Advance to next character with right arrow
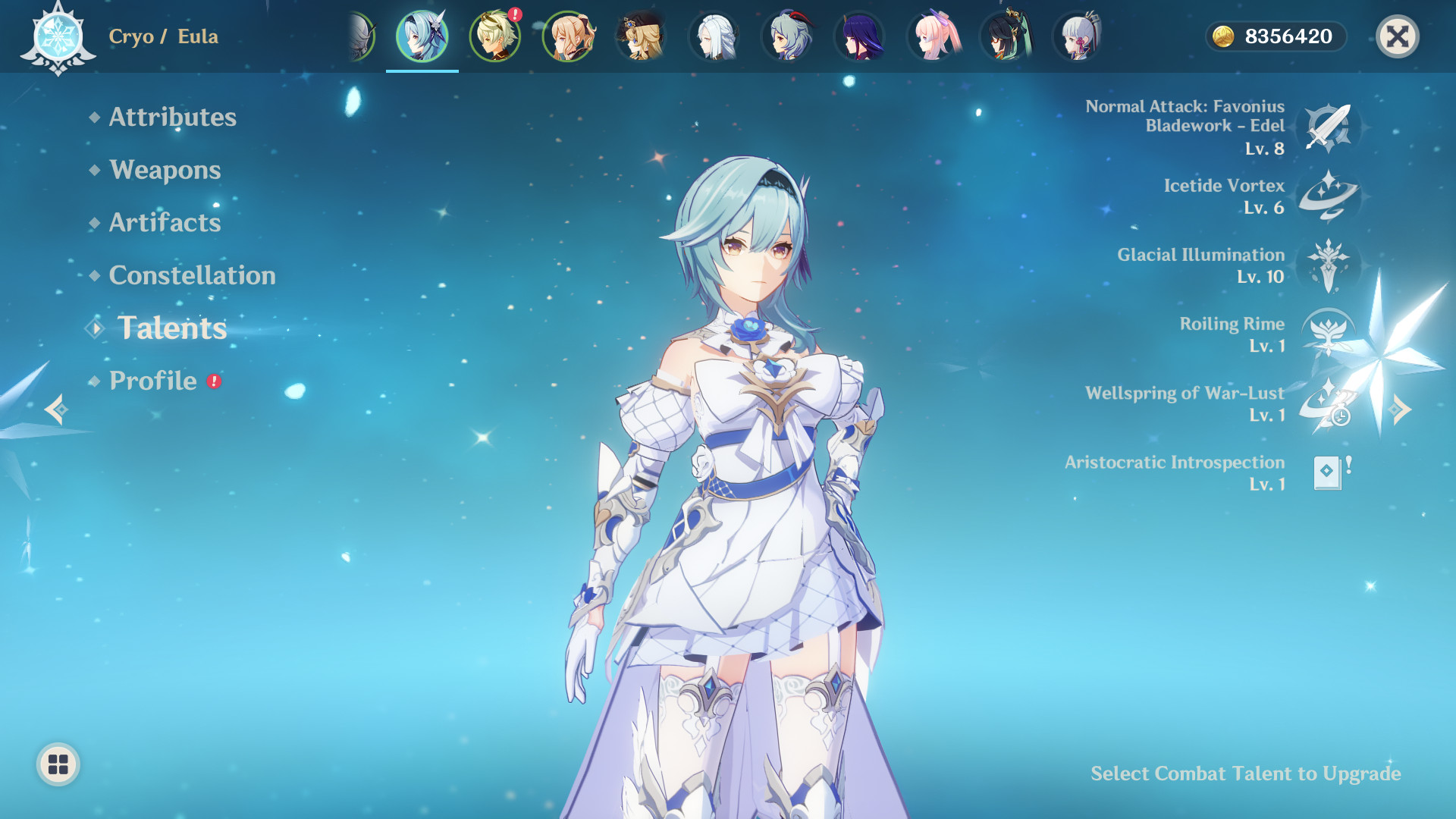Viewport: 1456px width, 819px height. [x=1401, y=411]
